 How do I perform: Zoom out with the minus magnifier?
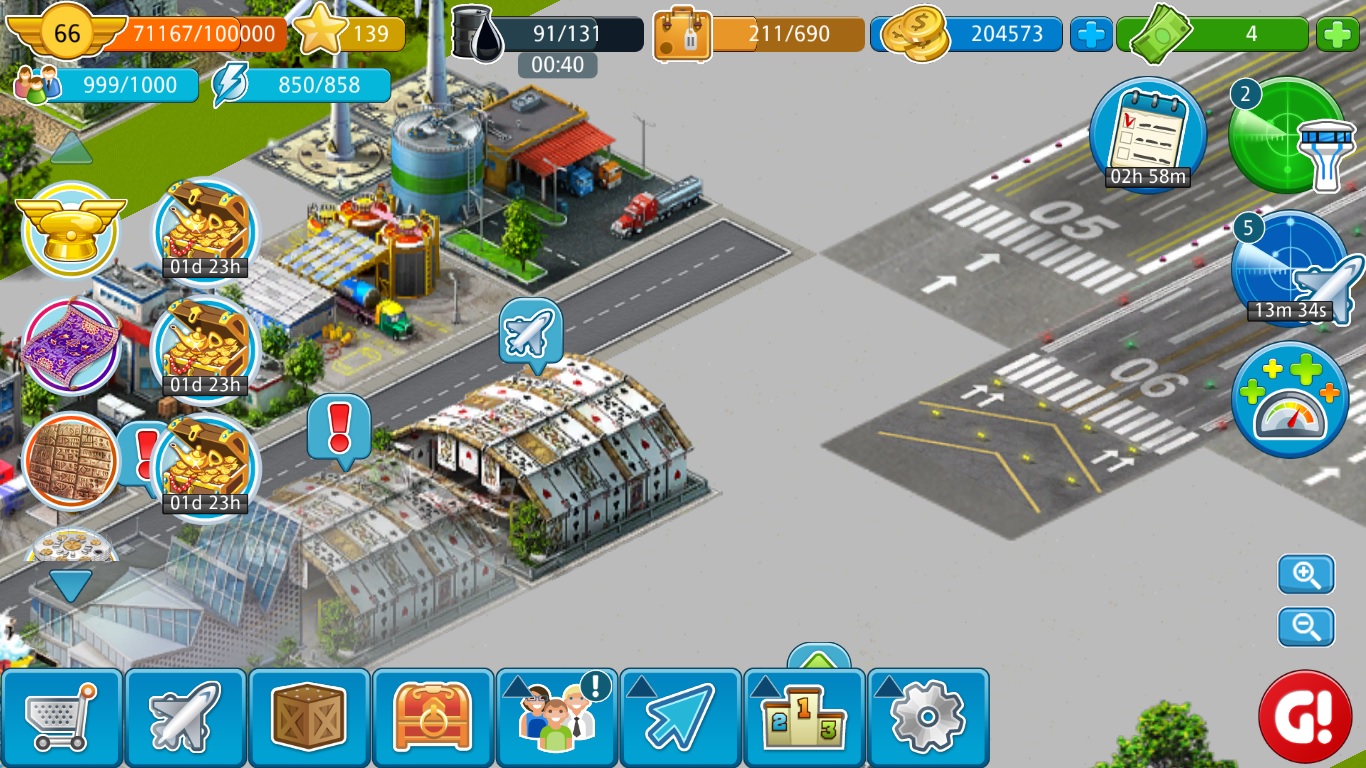(1306, 627)
